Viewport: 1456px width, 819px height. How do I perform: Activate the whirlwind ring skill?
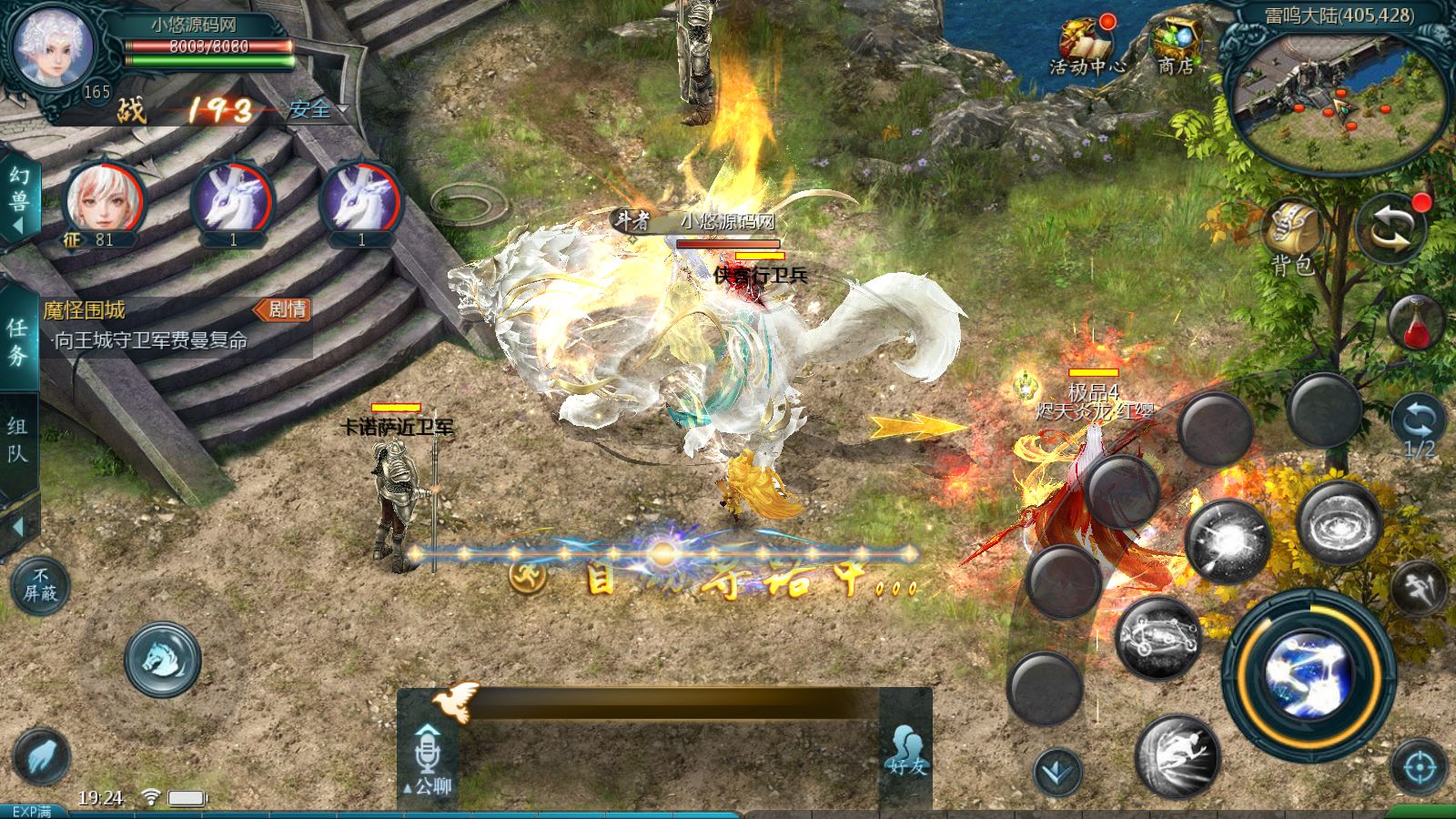click(x=1339, y=525)
